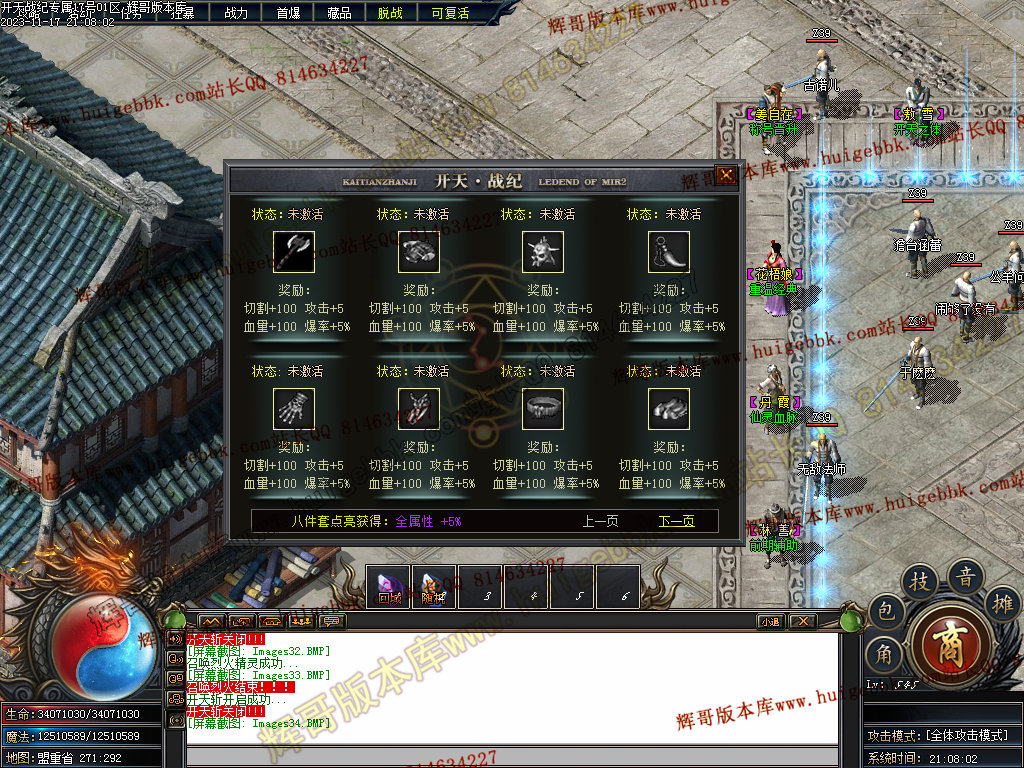The image size is (1024, 768).
Task: Open the 战力 menu
Action: 236,13
